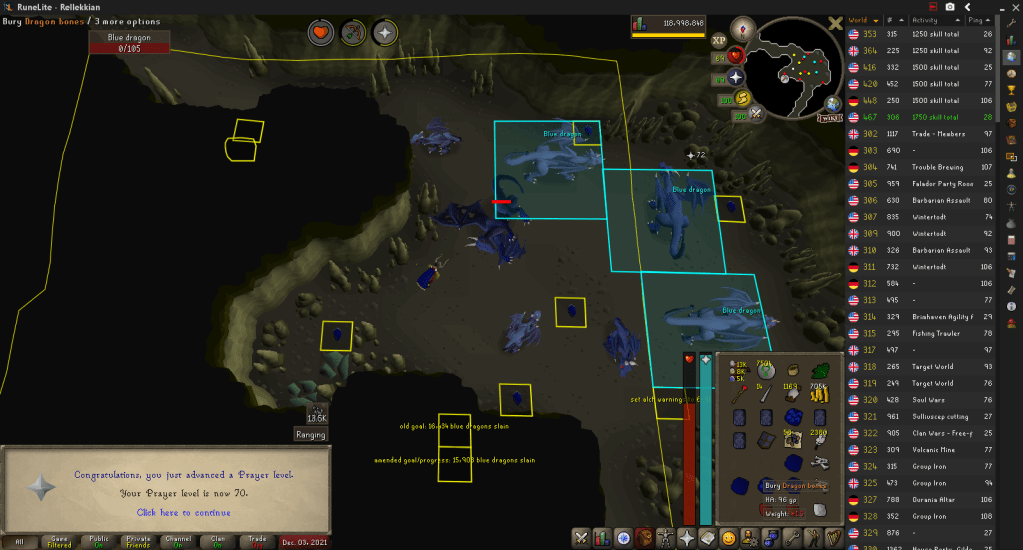Viewport: 1023px width, 550px height.
Task: Open the Prayer tab star icon
Action: (x=687, y=538)
